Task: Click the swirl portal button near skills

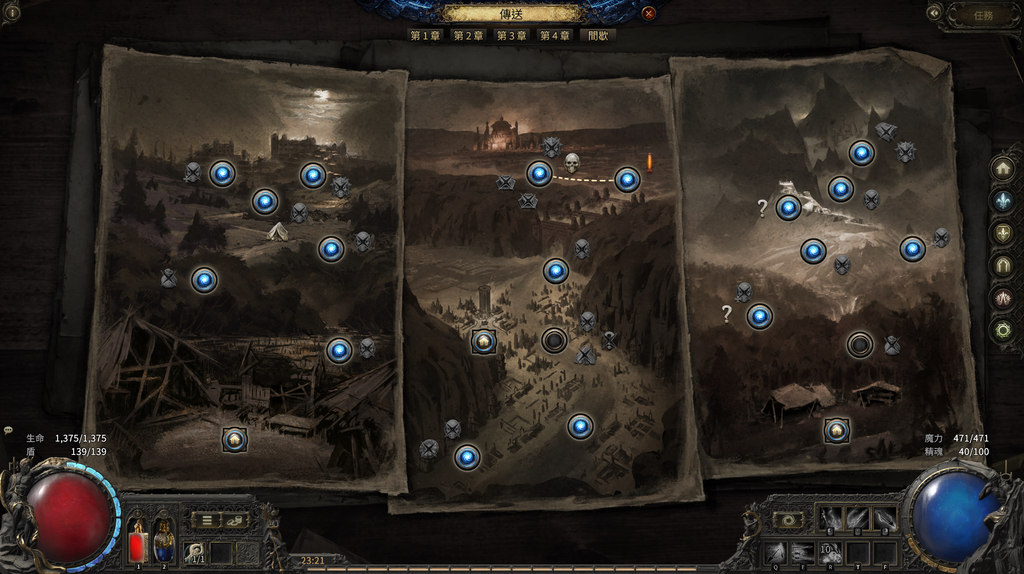Action: click(x=789, y=520)
